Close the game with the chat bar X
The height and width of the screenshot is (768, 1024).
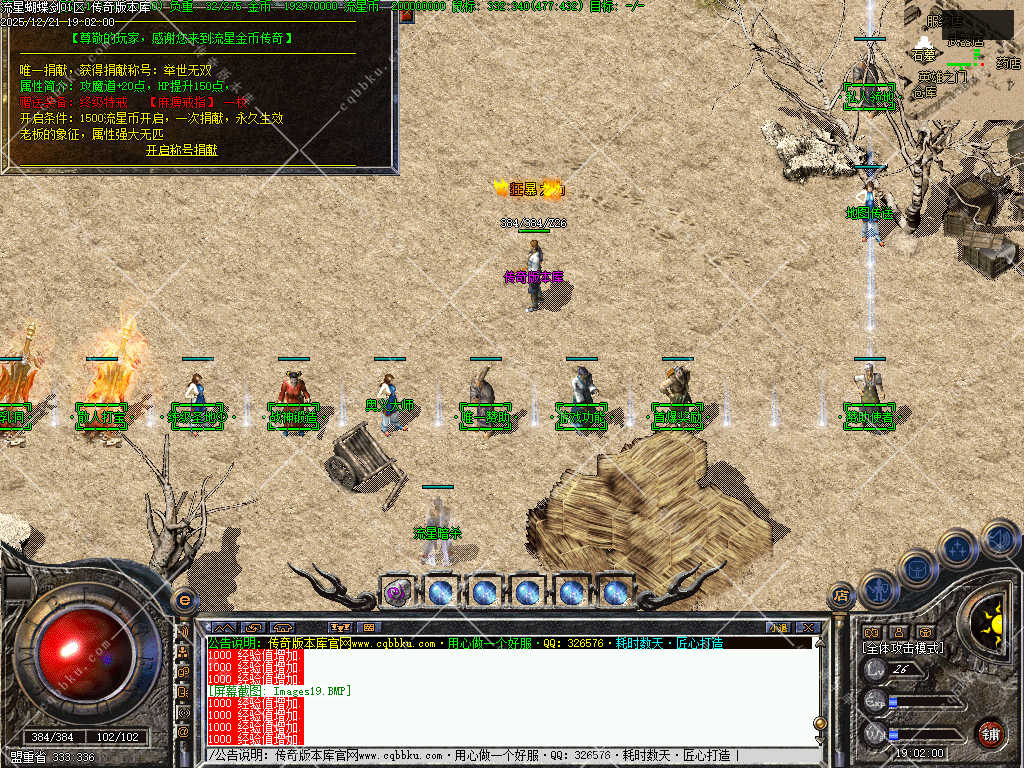807,628
